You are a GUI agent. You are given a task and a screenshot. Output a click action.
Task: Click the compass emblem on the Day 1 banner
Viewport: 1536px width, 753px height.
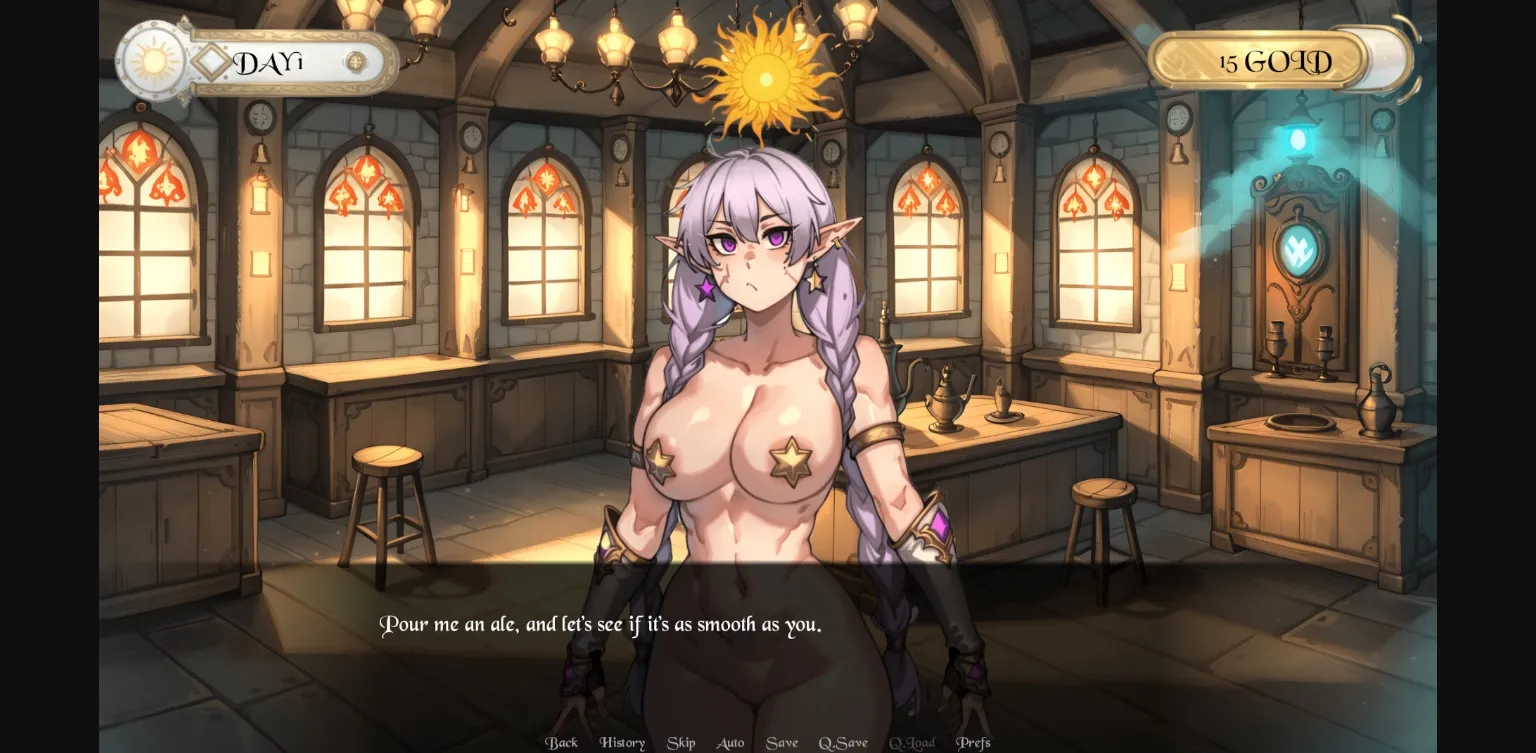355,62
